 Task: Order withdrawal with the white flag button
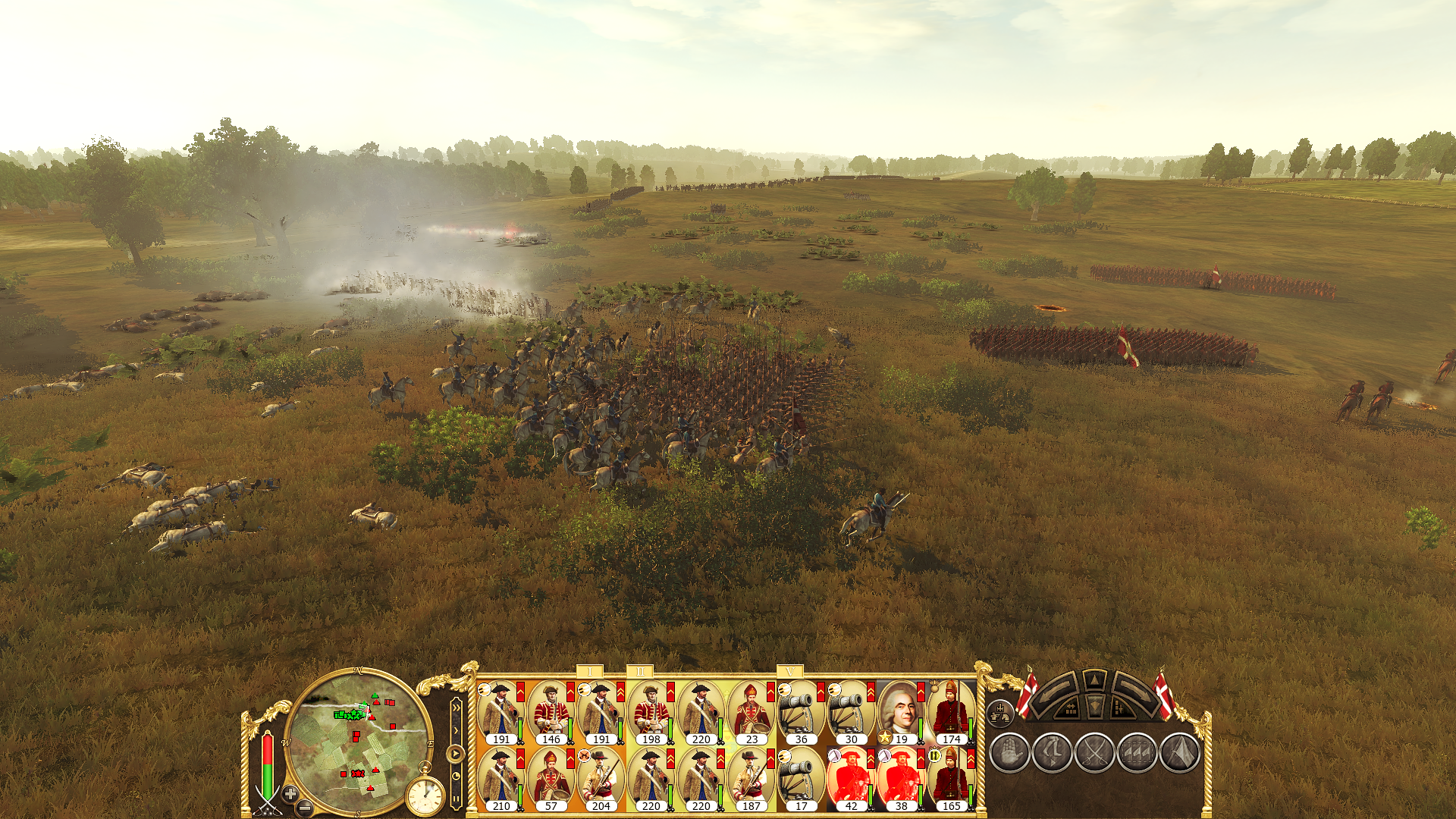tap(1179, 753)
